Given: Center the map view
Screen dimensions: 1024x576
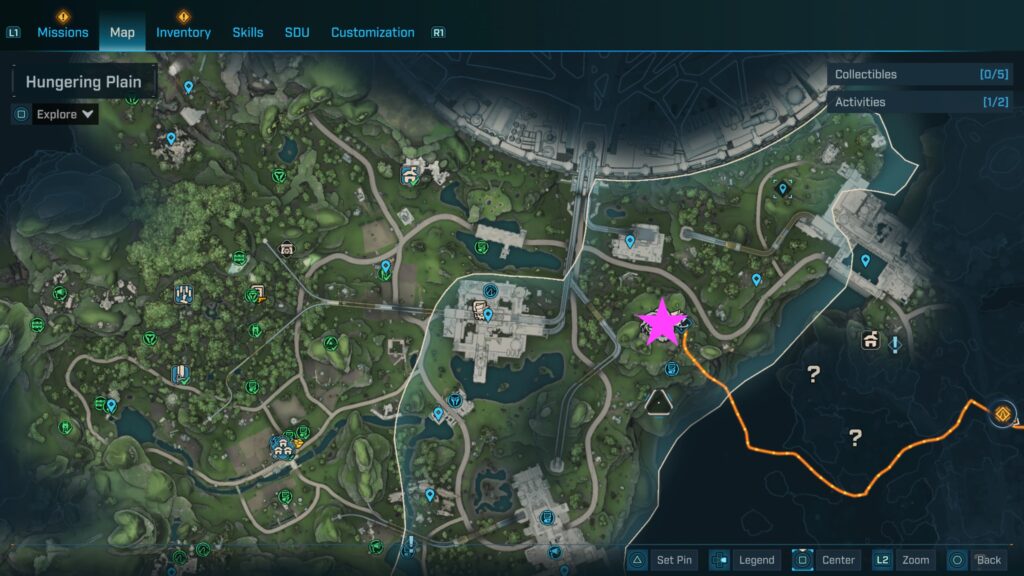Looking at the screenshot, I should [x=828, y=560].
